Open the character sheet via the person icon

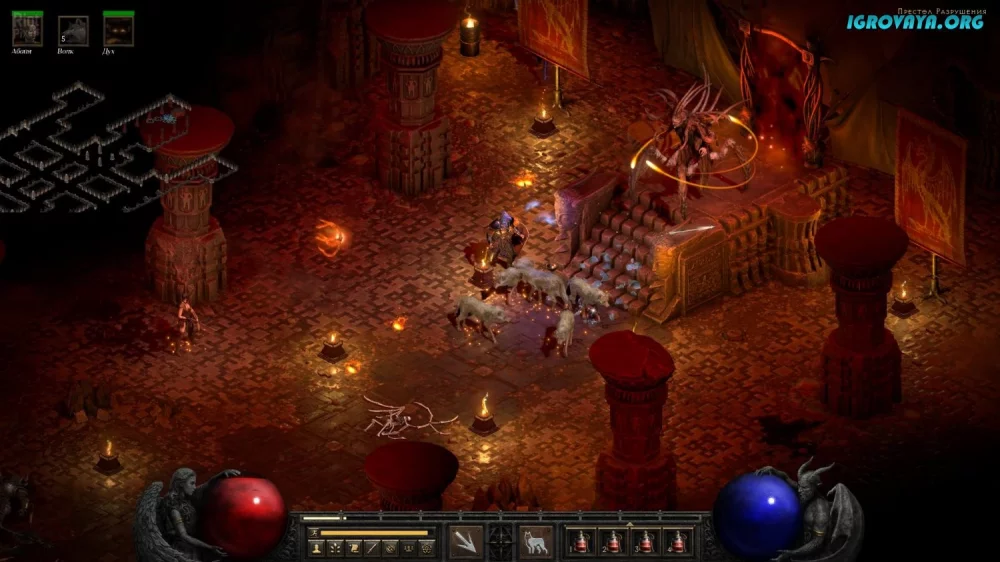pyautogui.click(x=317, y=548)
